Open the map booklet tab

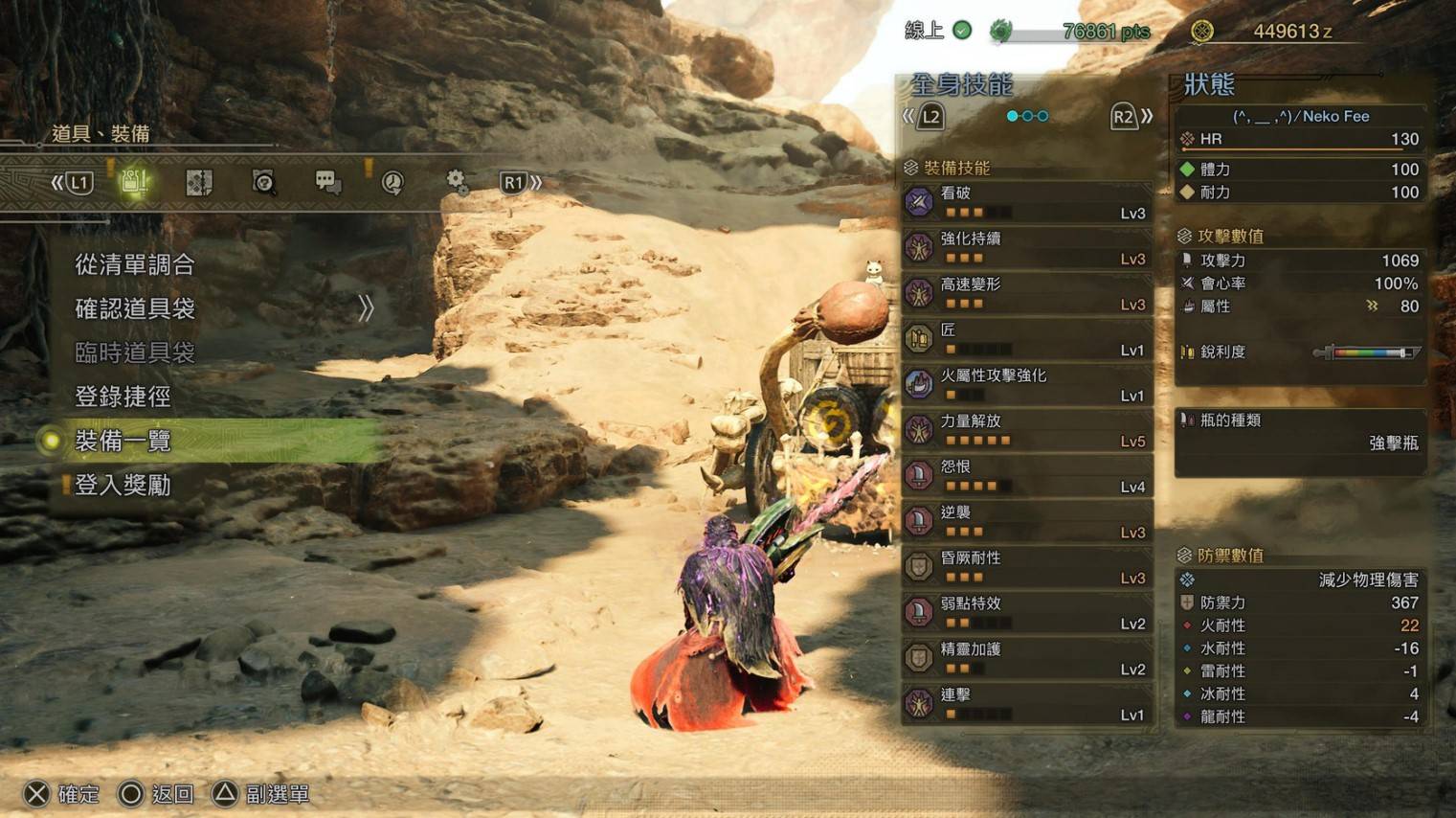point(199,182)
